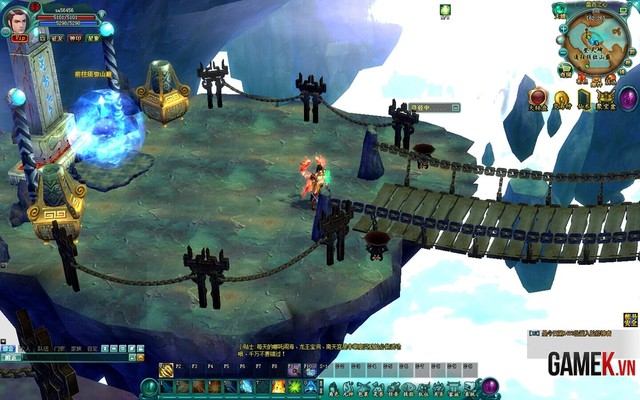Select the purple orb at hotbar right end

click(490, 387)
